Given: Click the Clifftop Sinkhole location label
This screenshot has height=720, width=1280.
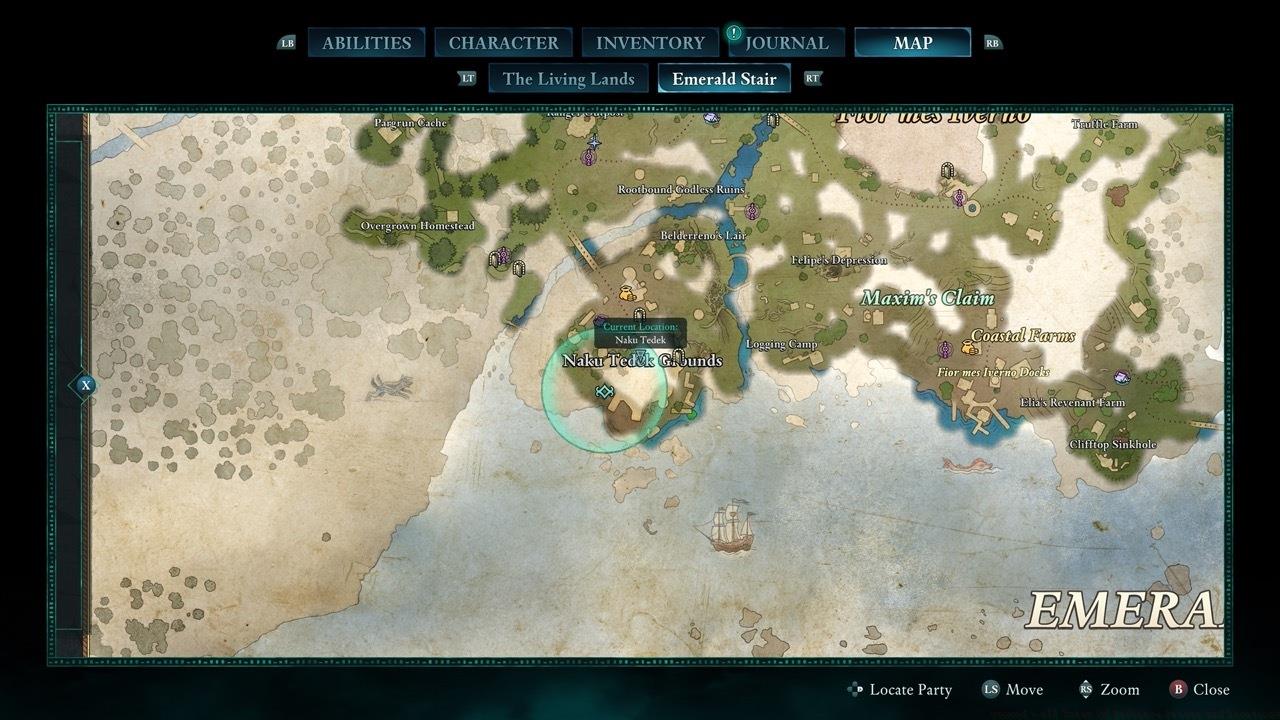Looking at the screenshot, I should 1112,444.
